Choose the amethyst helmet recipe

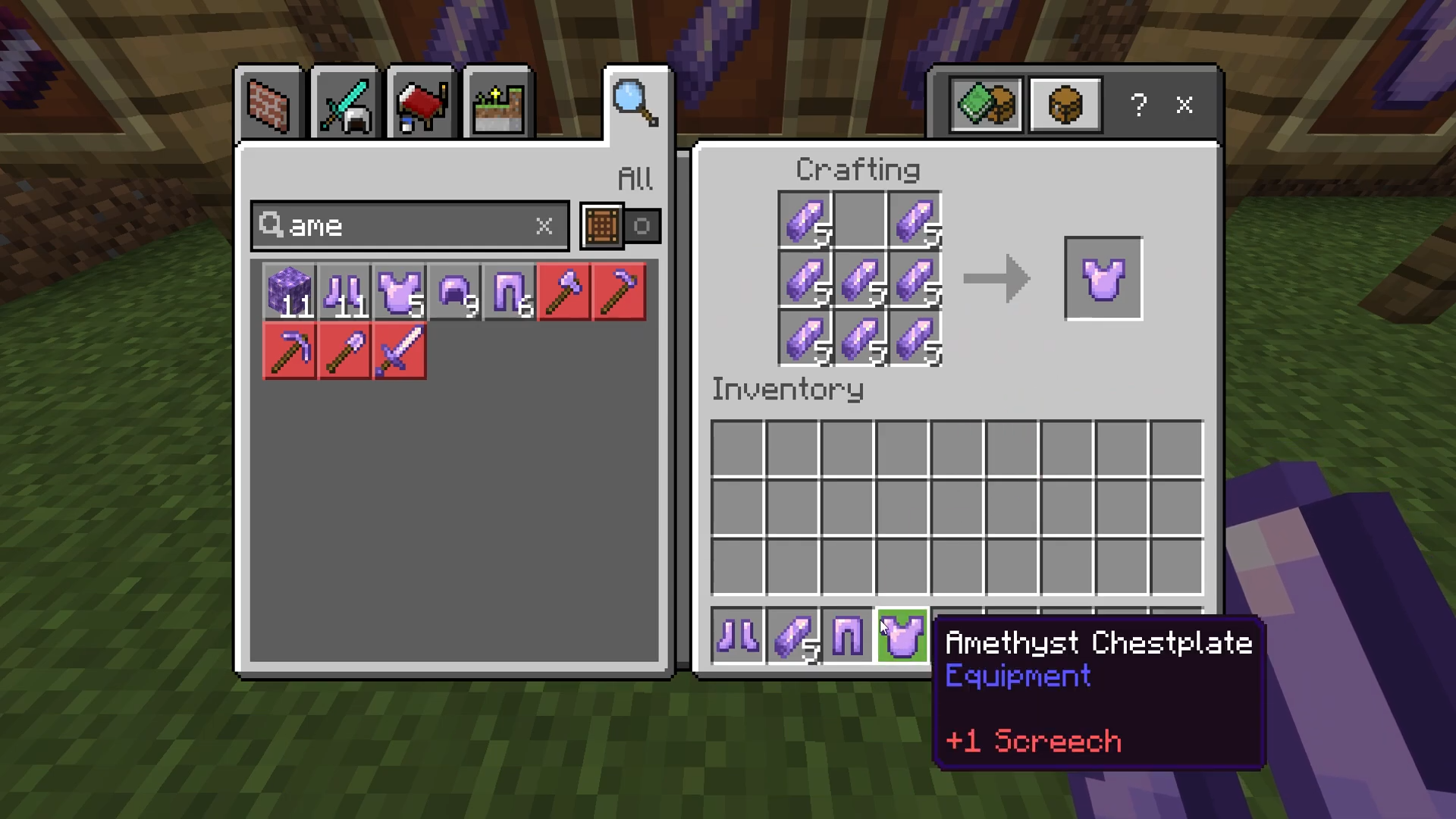[x=455, y=292]
